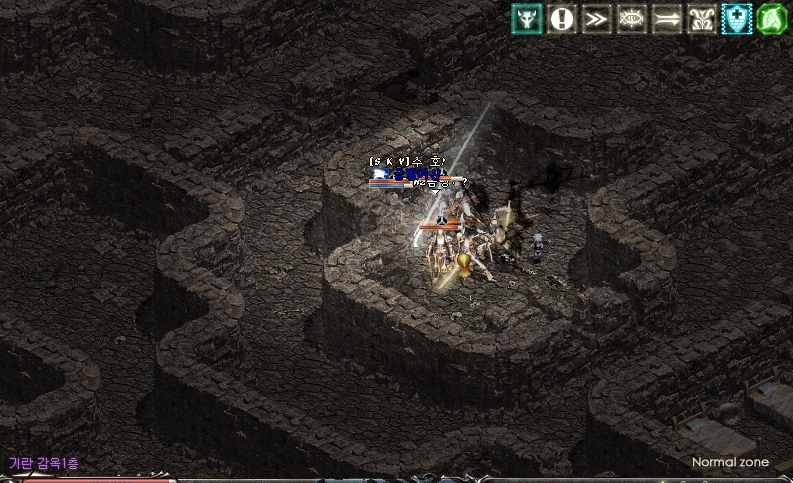Select the horizontal arrow skill icon
The height and width of the screenshot is (483, 793).
point(667,18)
